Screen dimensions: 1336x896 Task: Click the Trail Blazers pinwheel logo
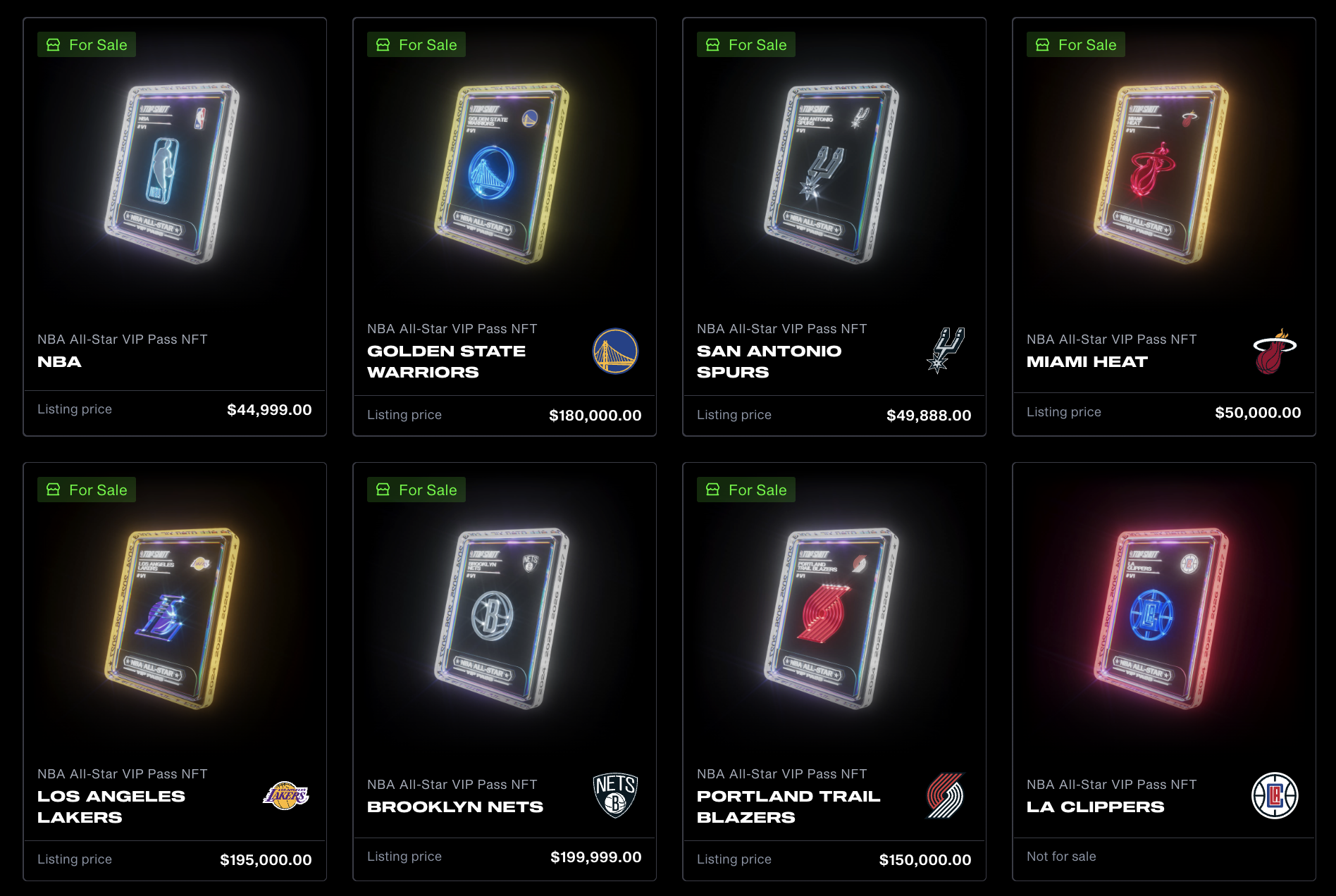pos(945,795)
